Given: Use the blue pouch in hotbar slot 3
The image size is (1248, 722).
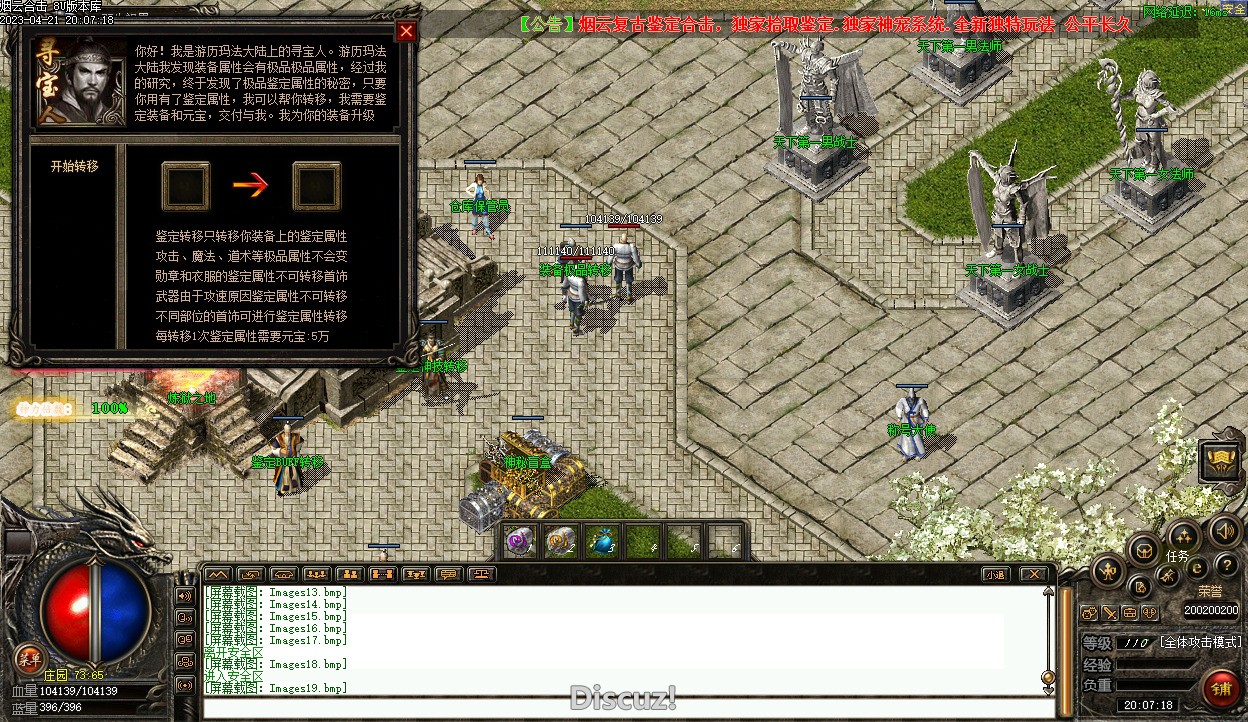Looking at the screenshot, I should click(x=600, y=541).
